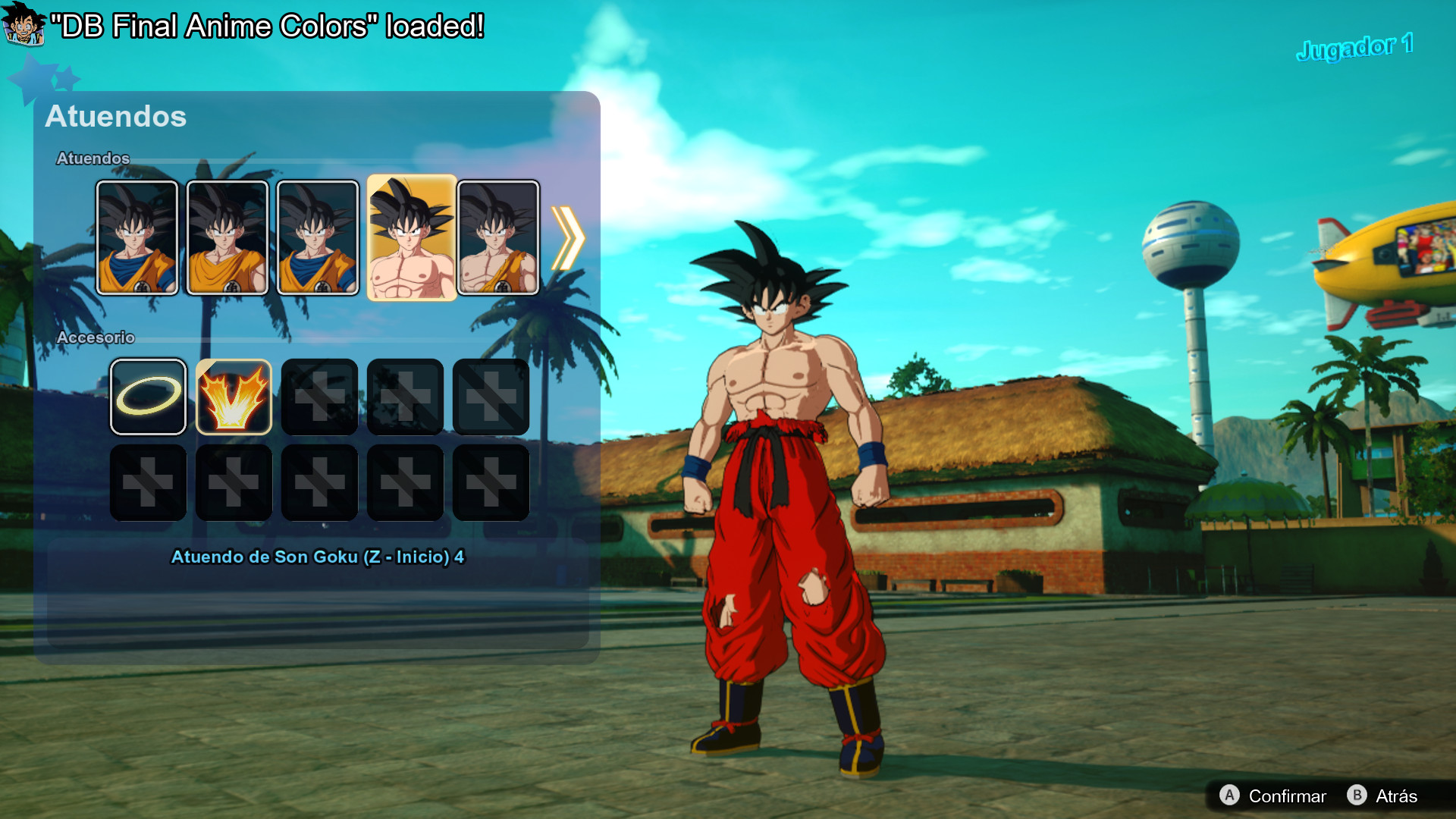Toggle the flame aura accessory selection
Viewport: 1456px width, 819px height.
(234, 396)
